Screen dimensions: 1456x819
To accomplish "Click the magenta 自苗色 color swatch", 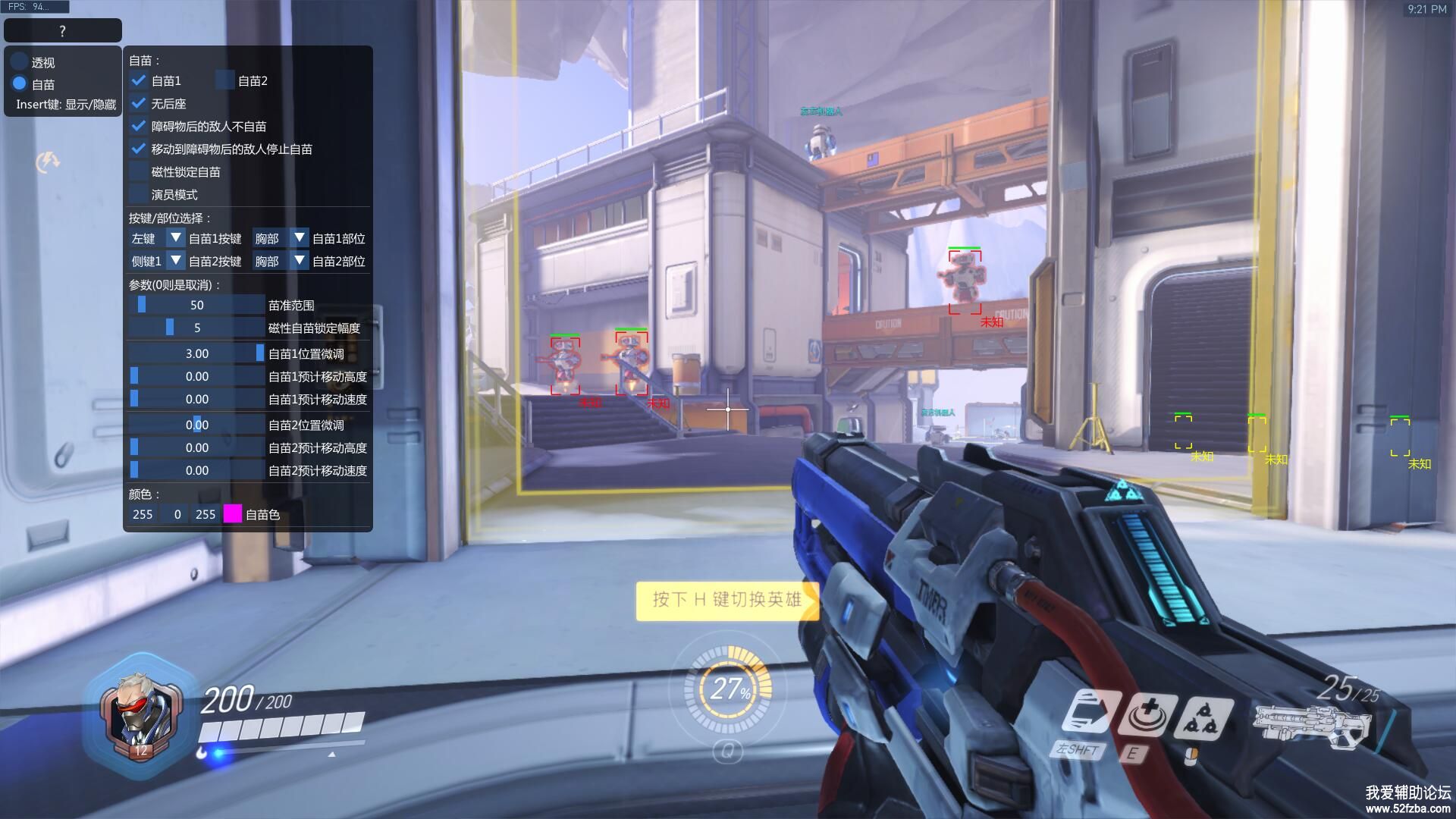I will [x=233, y=514].
